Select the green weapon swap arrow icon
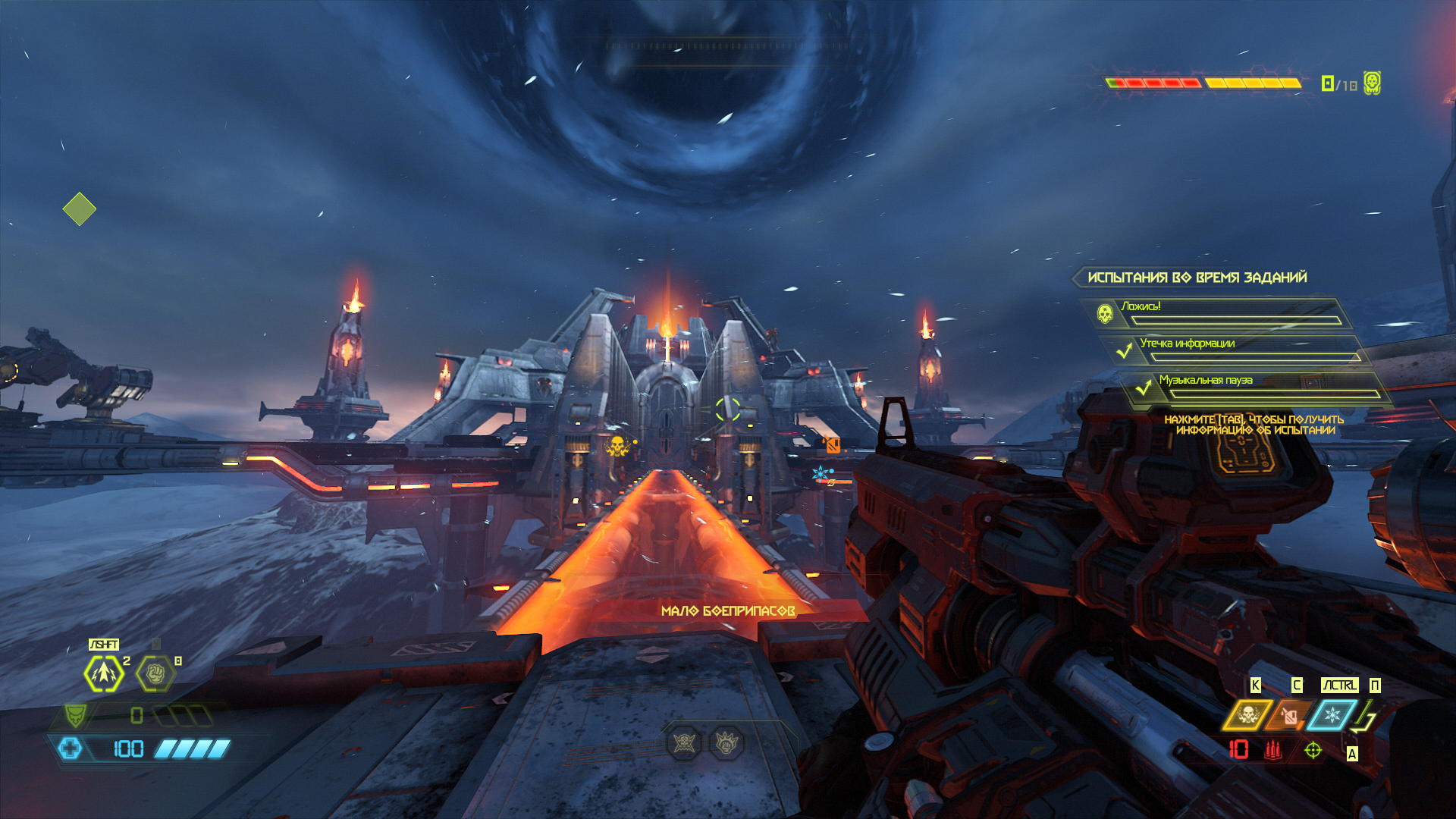The width and height of the screenshot is (1456, 819). click(x=1365, y=717)
